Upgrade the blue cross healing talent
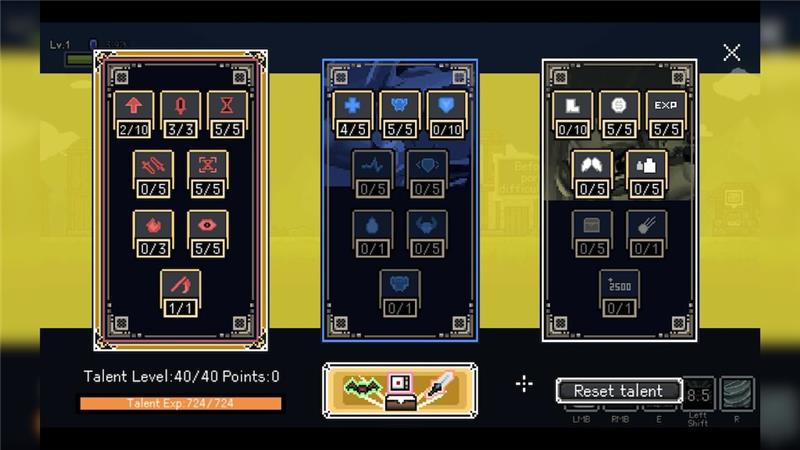 pos(352,108)
